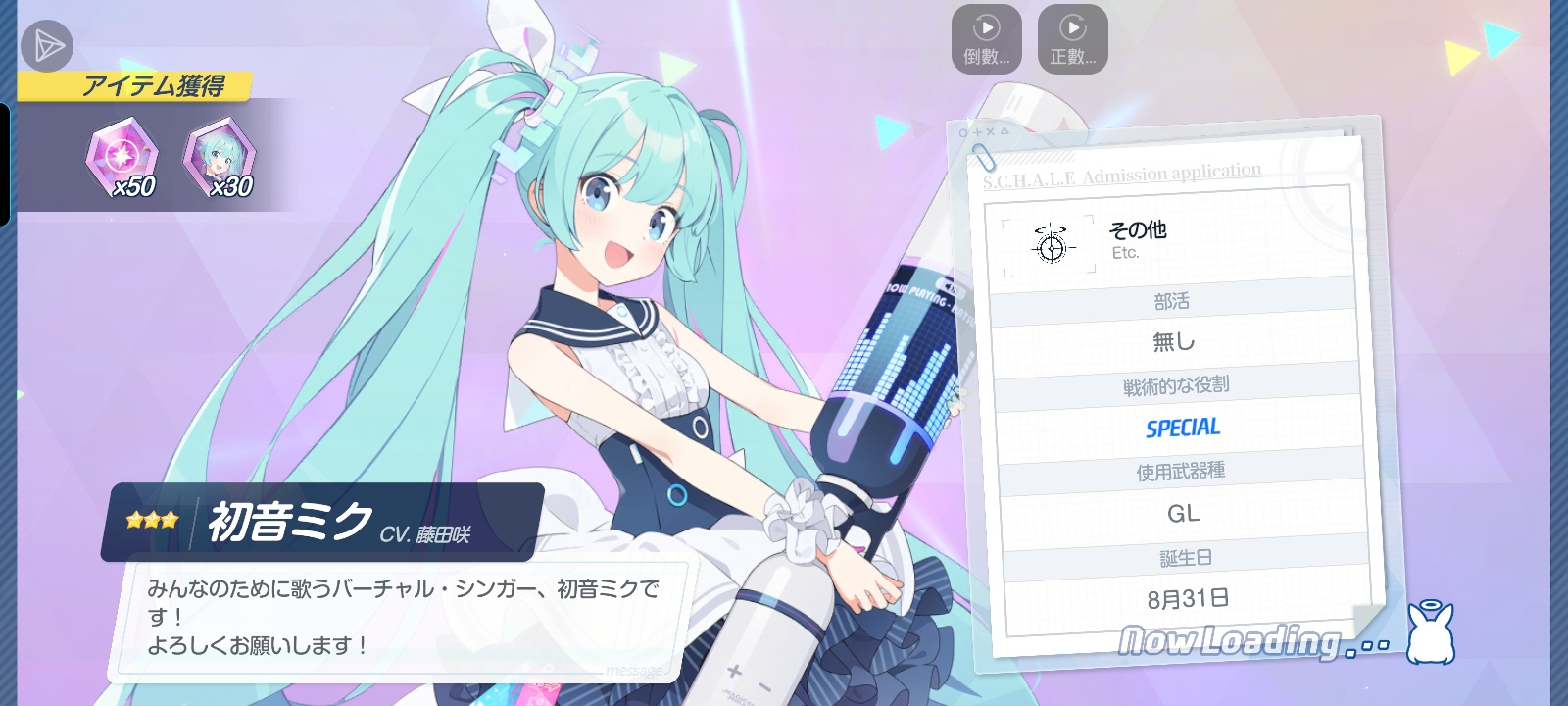Click the 正數 count-up timer icon

click(x=1073, y=37)
